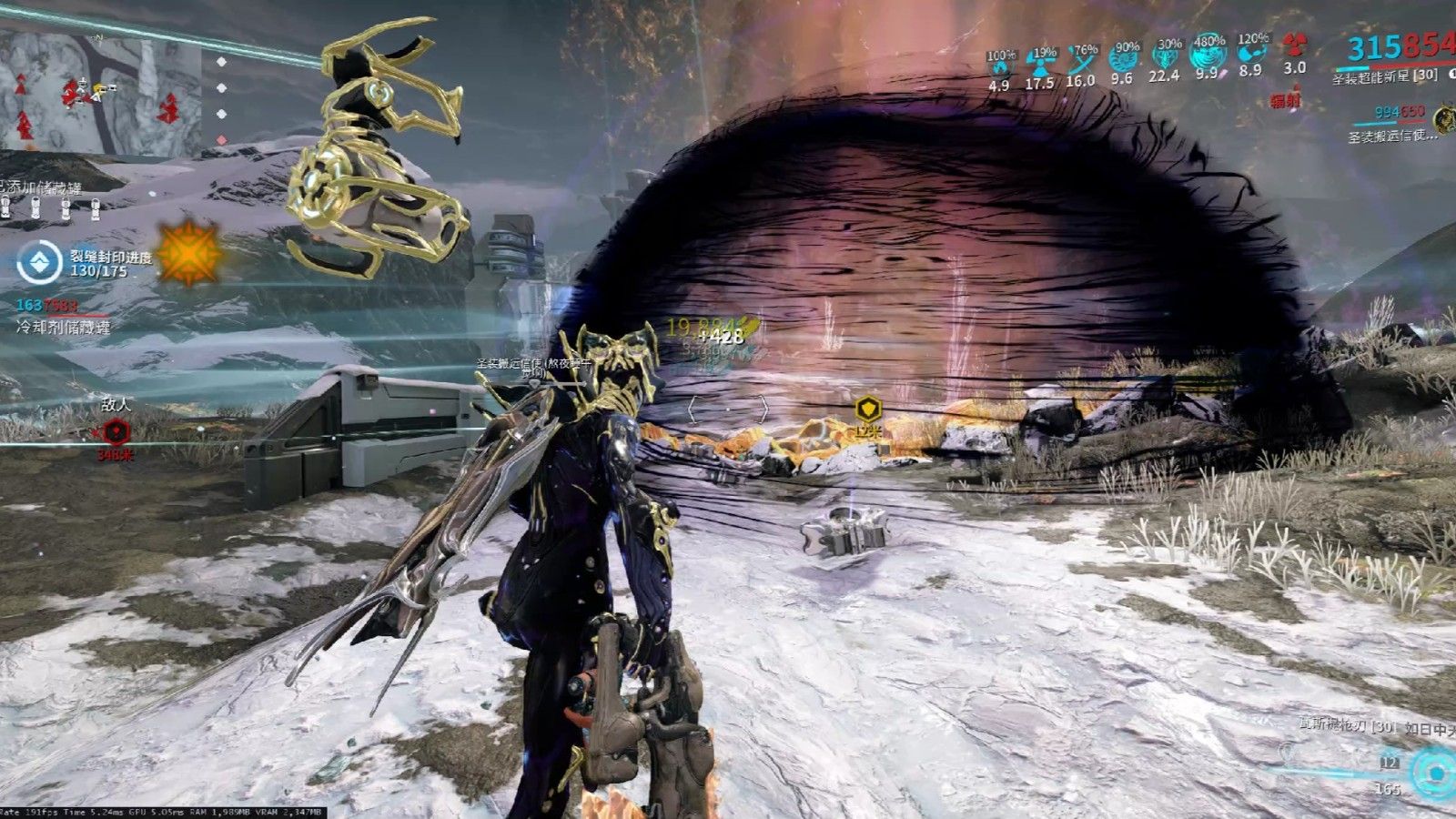The height and width of the screenshot is (819, 1456).
Task: Select the red enemy waypoint marker
Action: pos(116,431)
